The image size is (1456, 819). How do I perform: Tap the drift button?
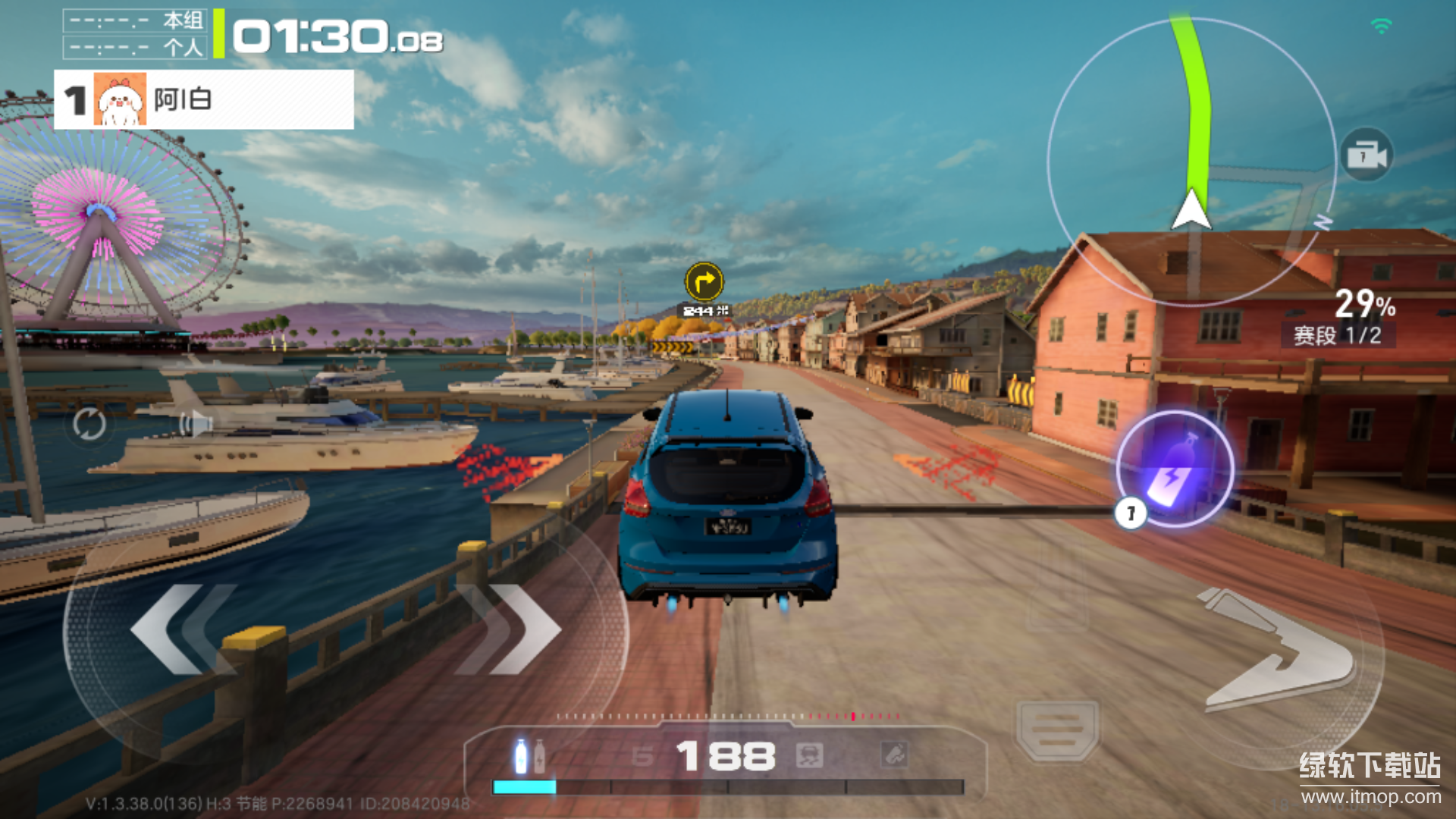(x=1282, y=652)
